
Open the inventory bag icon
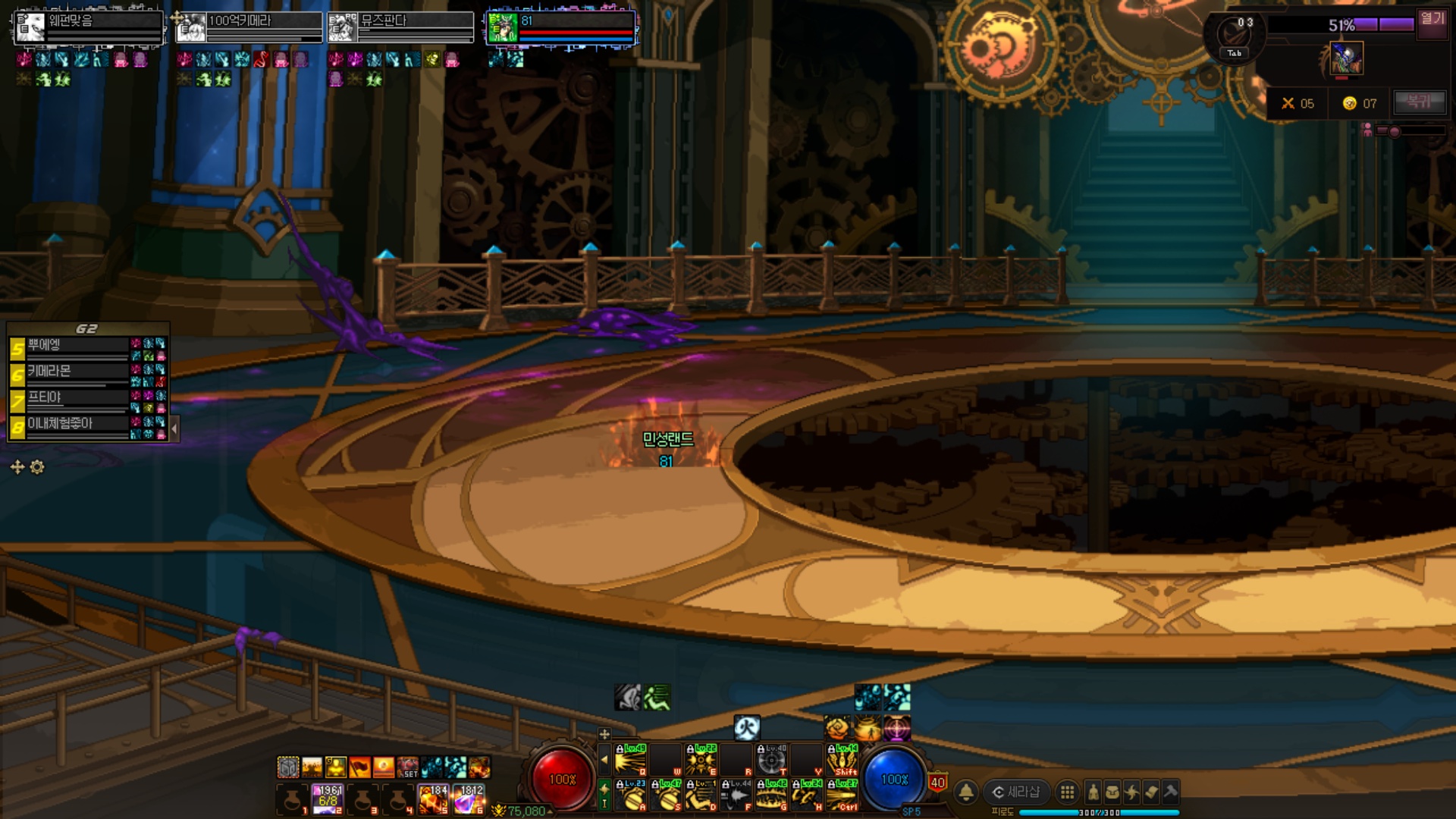point(1112,792)
